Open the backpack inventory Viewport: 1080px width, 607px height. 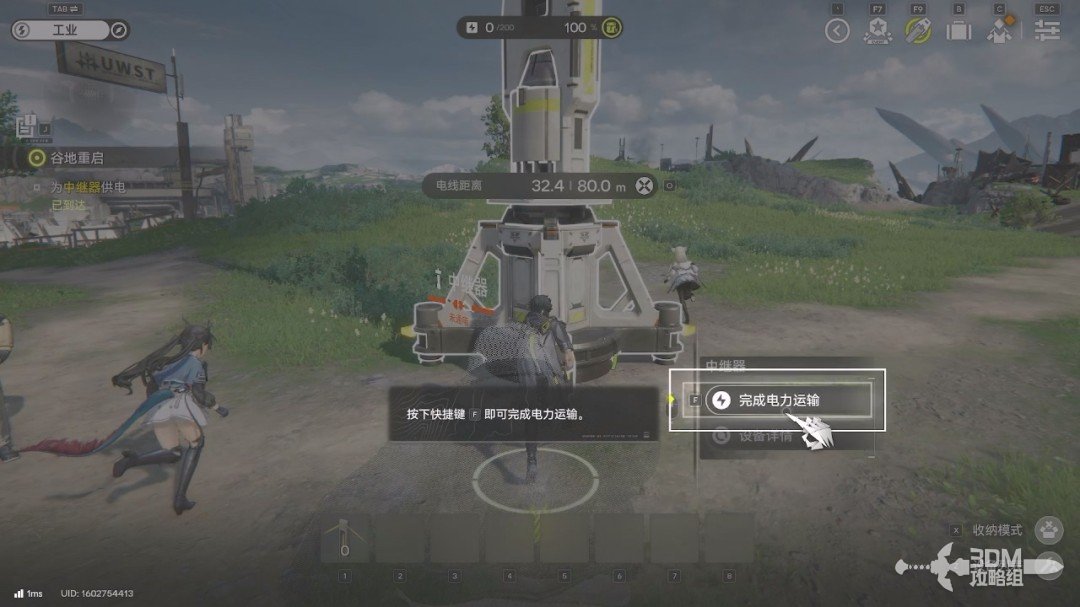(959, 31)
